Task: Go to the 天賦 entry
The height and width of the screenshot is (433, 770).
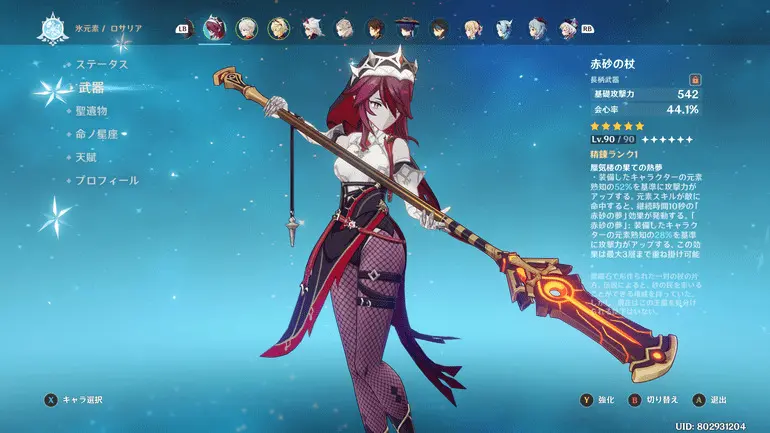Action: click(88, 157)
